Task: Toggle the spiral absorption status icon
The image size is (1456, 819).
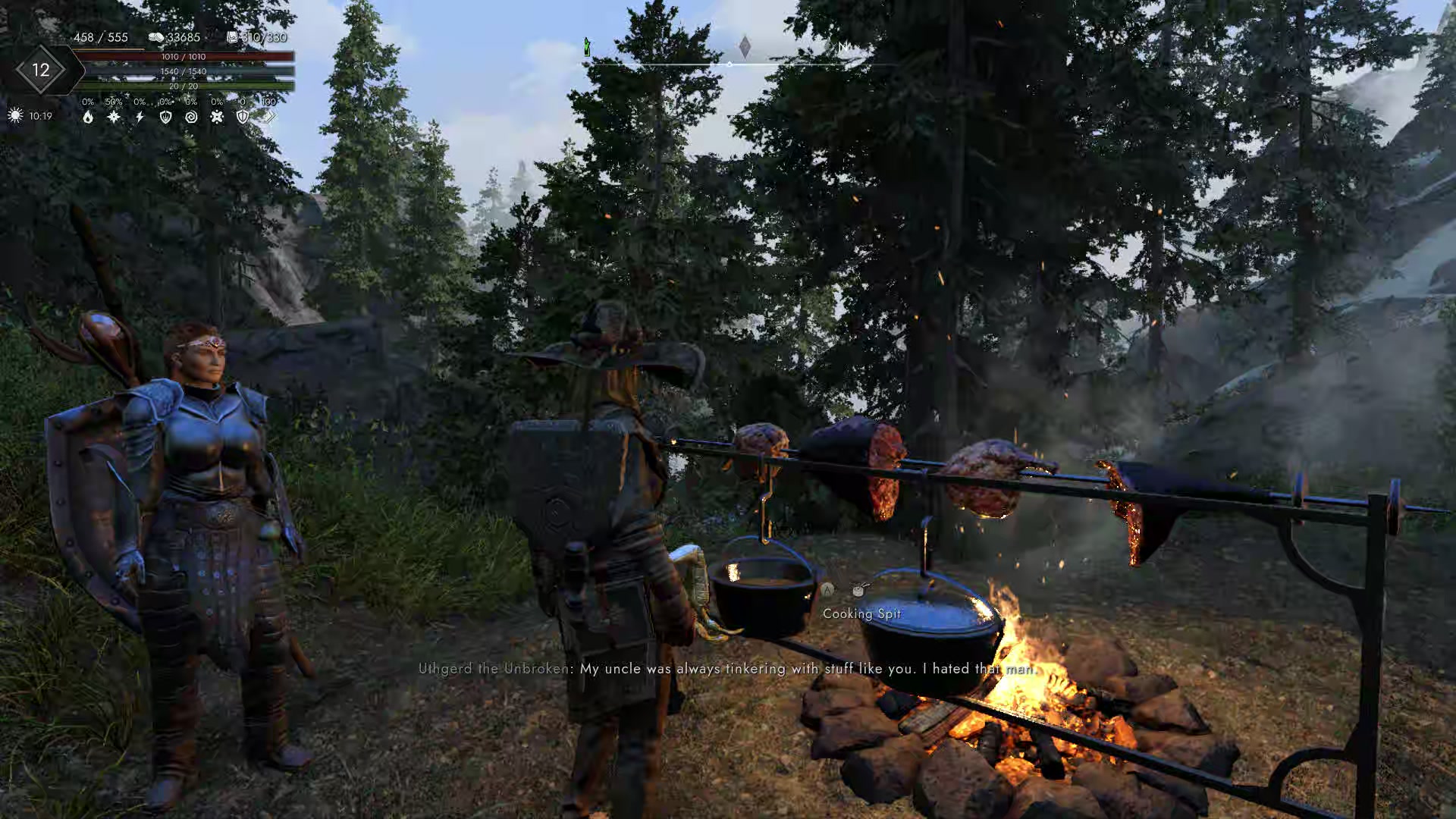Action: coord(191,117)
